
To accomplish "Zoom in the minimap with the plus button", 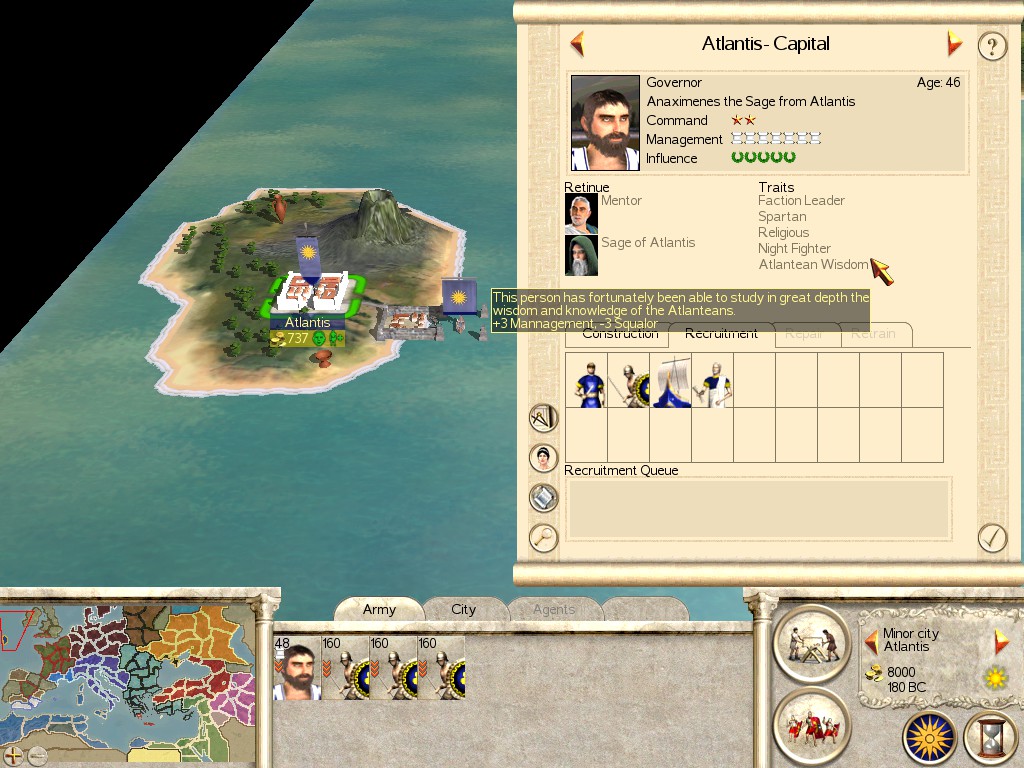I will tap(12, 756).
